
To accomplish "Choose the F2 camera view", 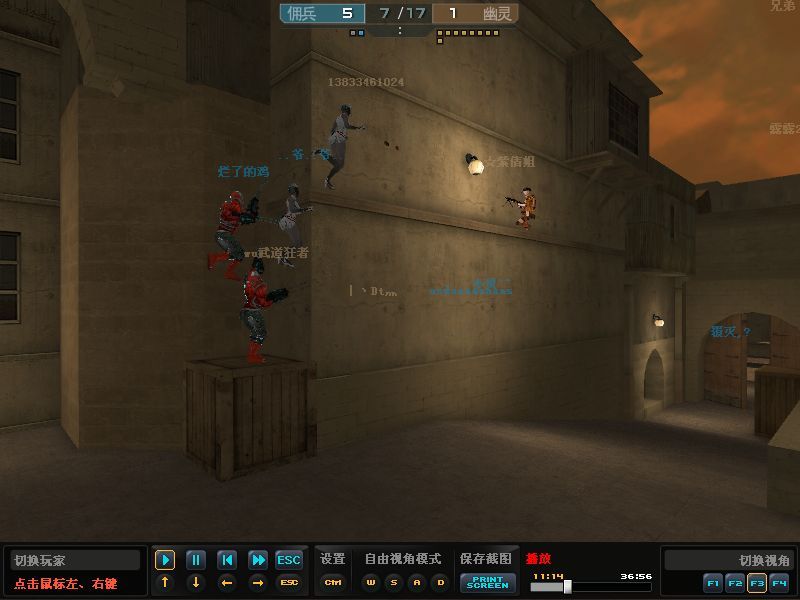I will [x=735, y=582].
